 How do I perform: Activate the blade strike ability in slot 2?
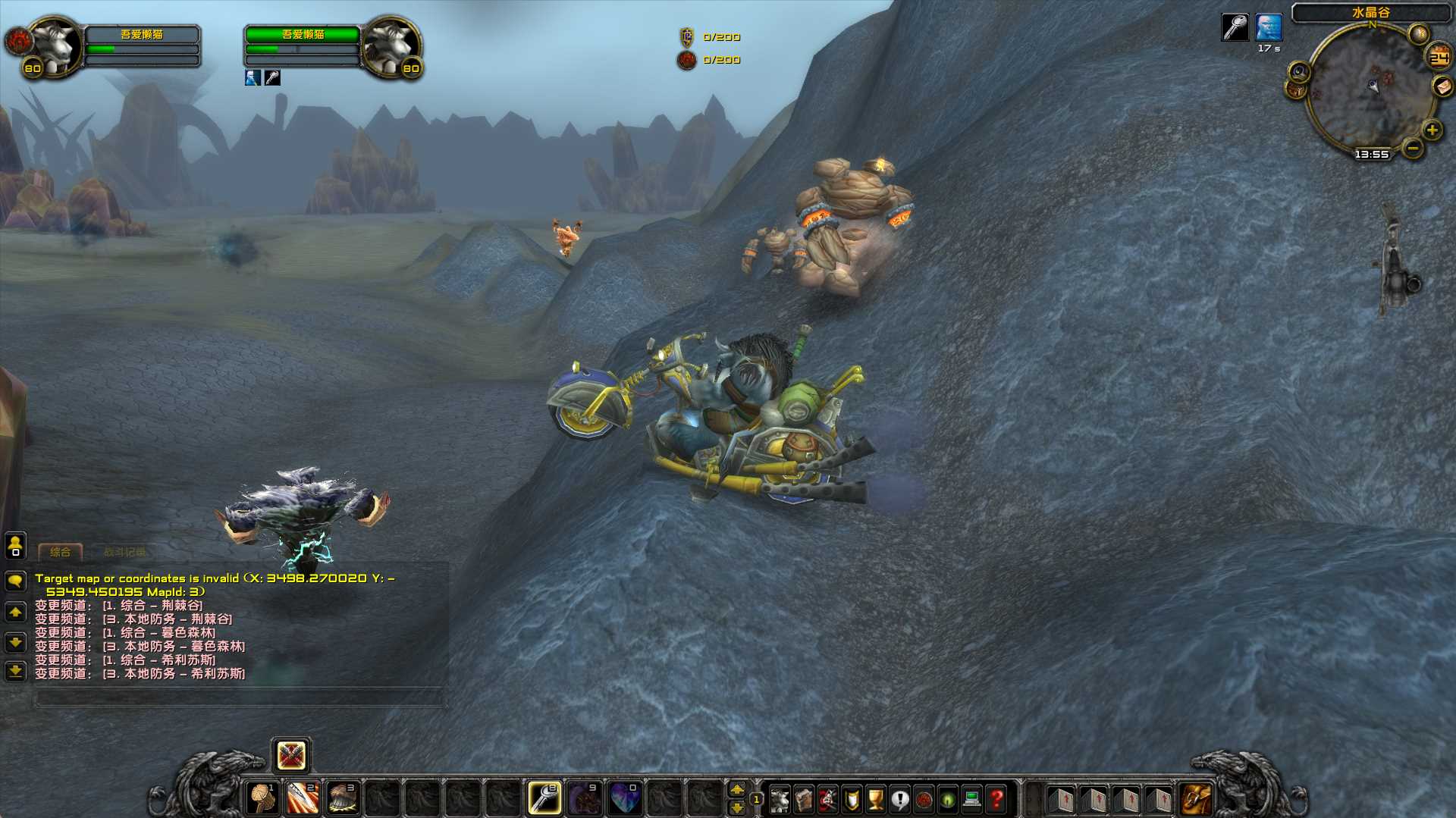point(303,798)
